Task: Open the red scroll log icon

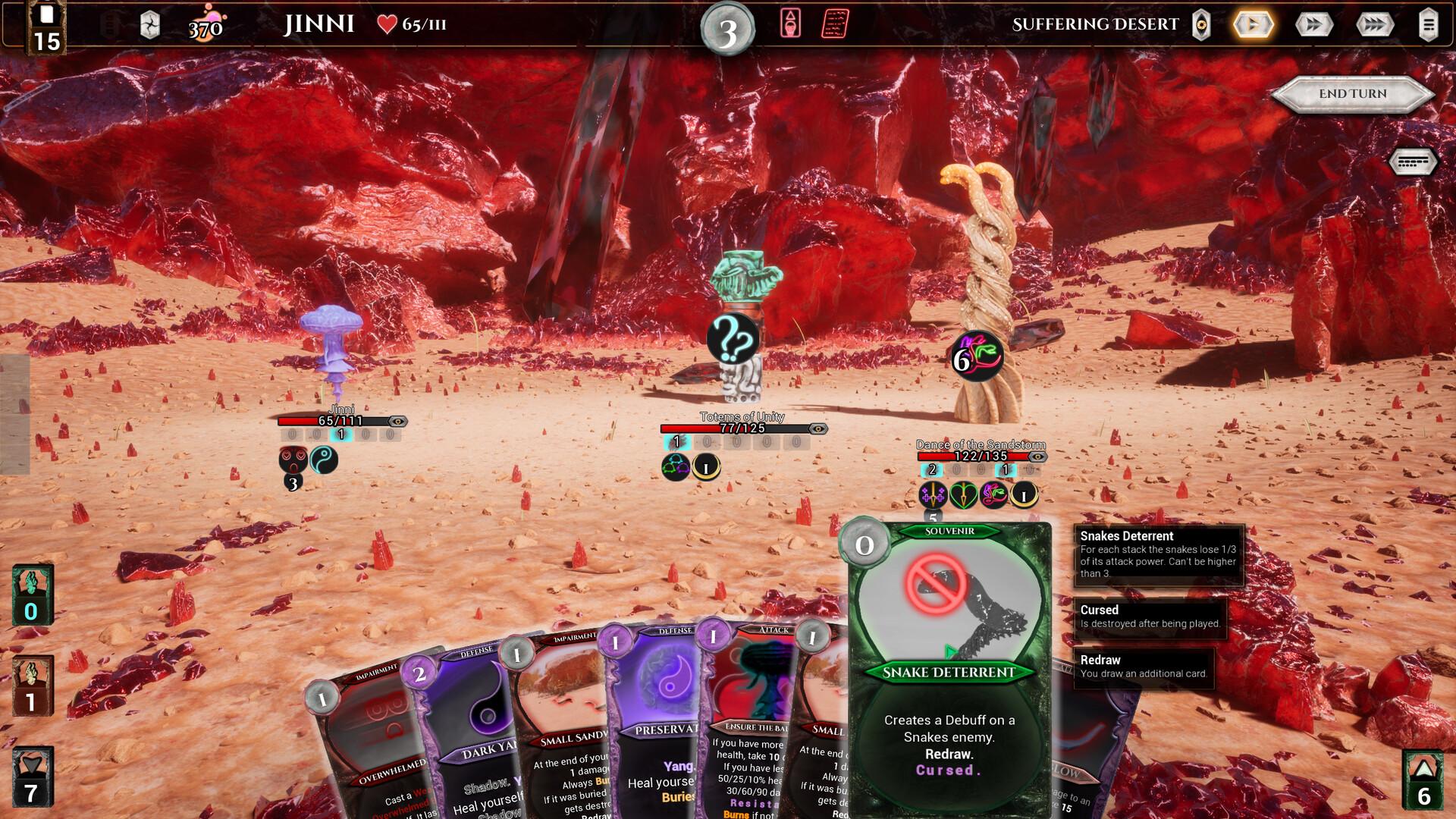Action: (x=835, y=24)
